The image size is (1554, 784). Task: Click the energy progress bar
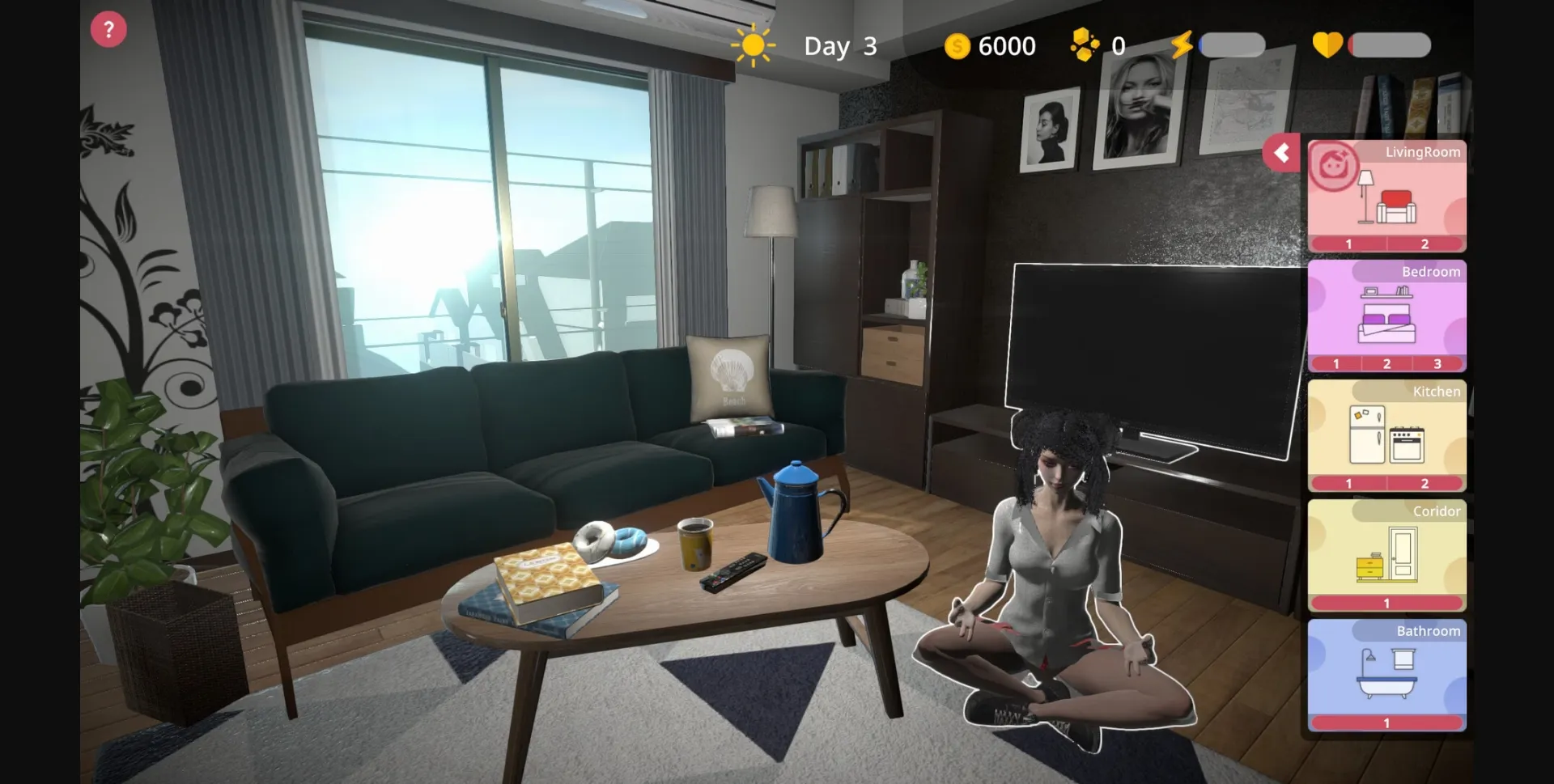tap(1230, 45)
